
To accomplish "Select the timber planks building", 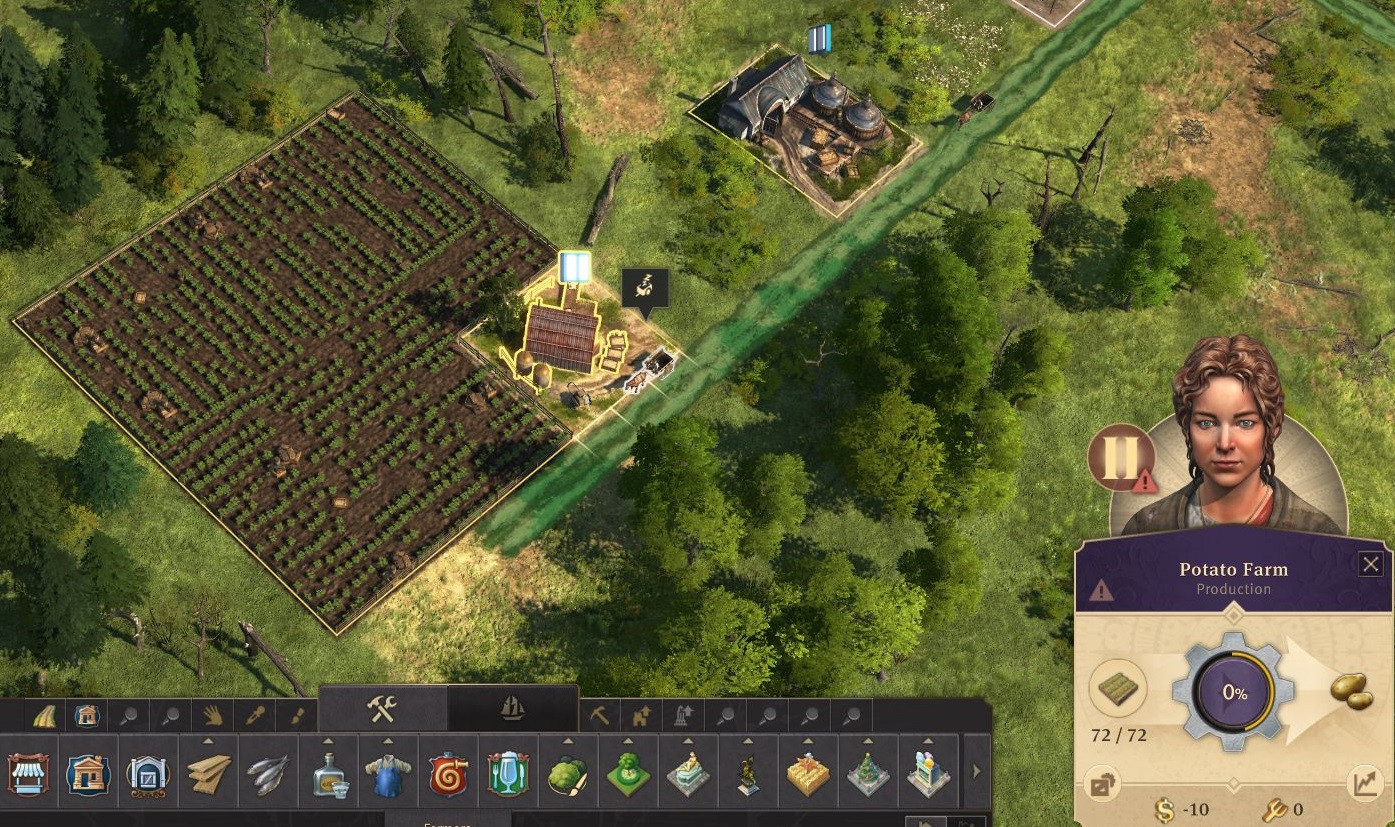I will click(x=208, y=775).
